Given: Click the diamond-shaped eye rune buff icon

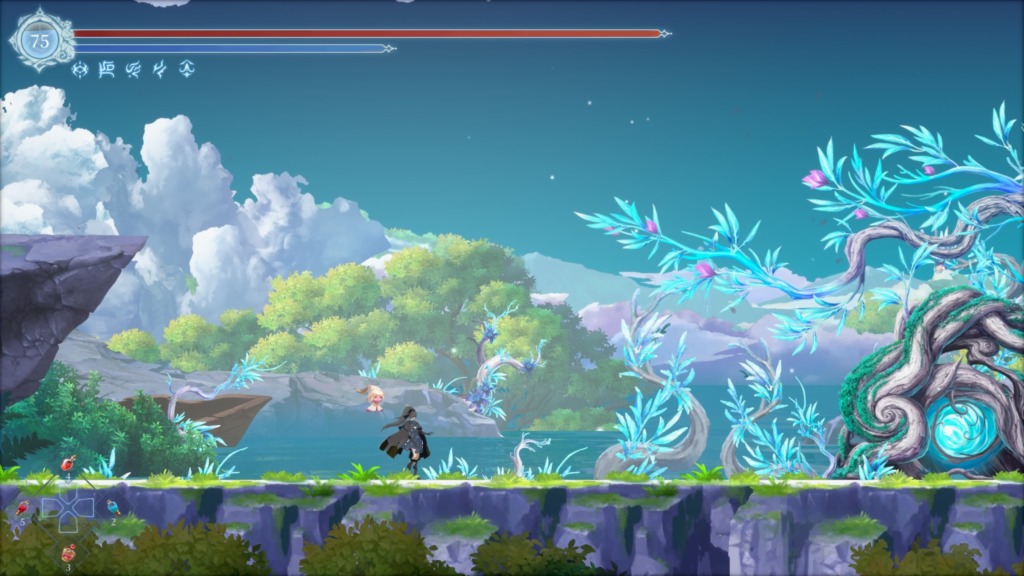Looking at the screenshot, I should 81,69.
